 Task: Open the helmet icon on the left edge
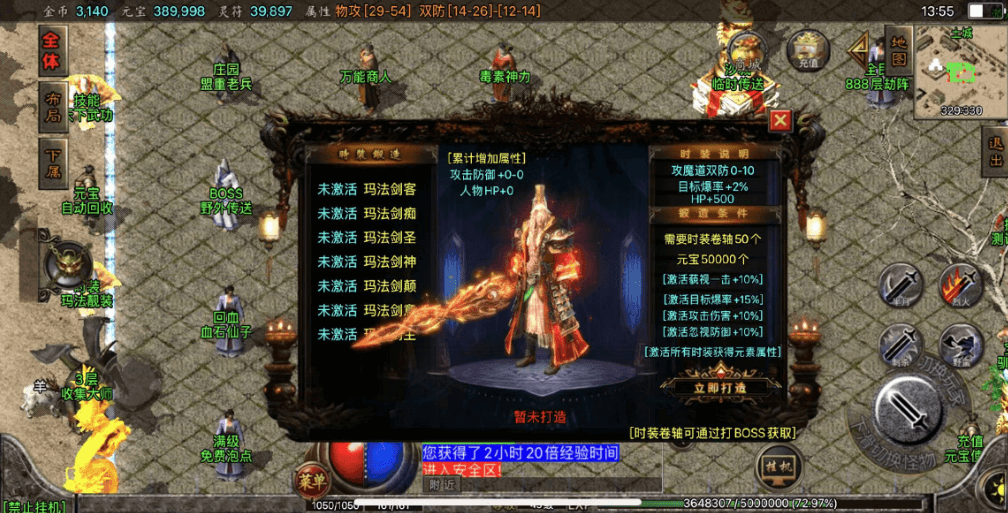pyautogui.click(x=68, y=264)
